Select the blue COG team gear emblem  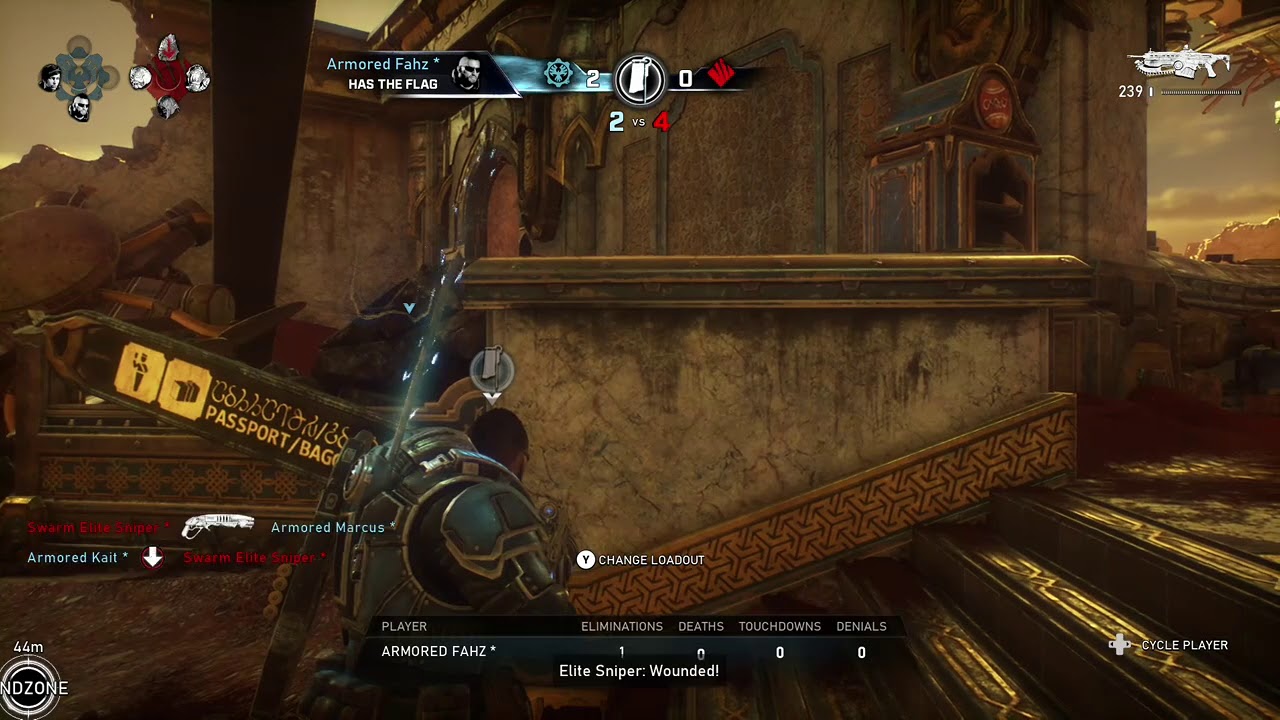pyautogui.click(x=558, y=74)
